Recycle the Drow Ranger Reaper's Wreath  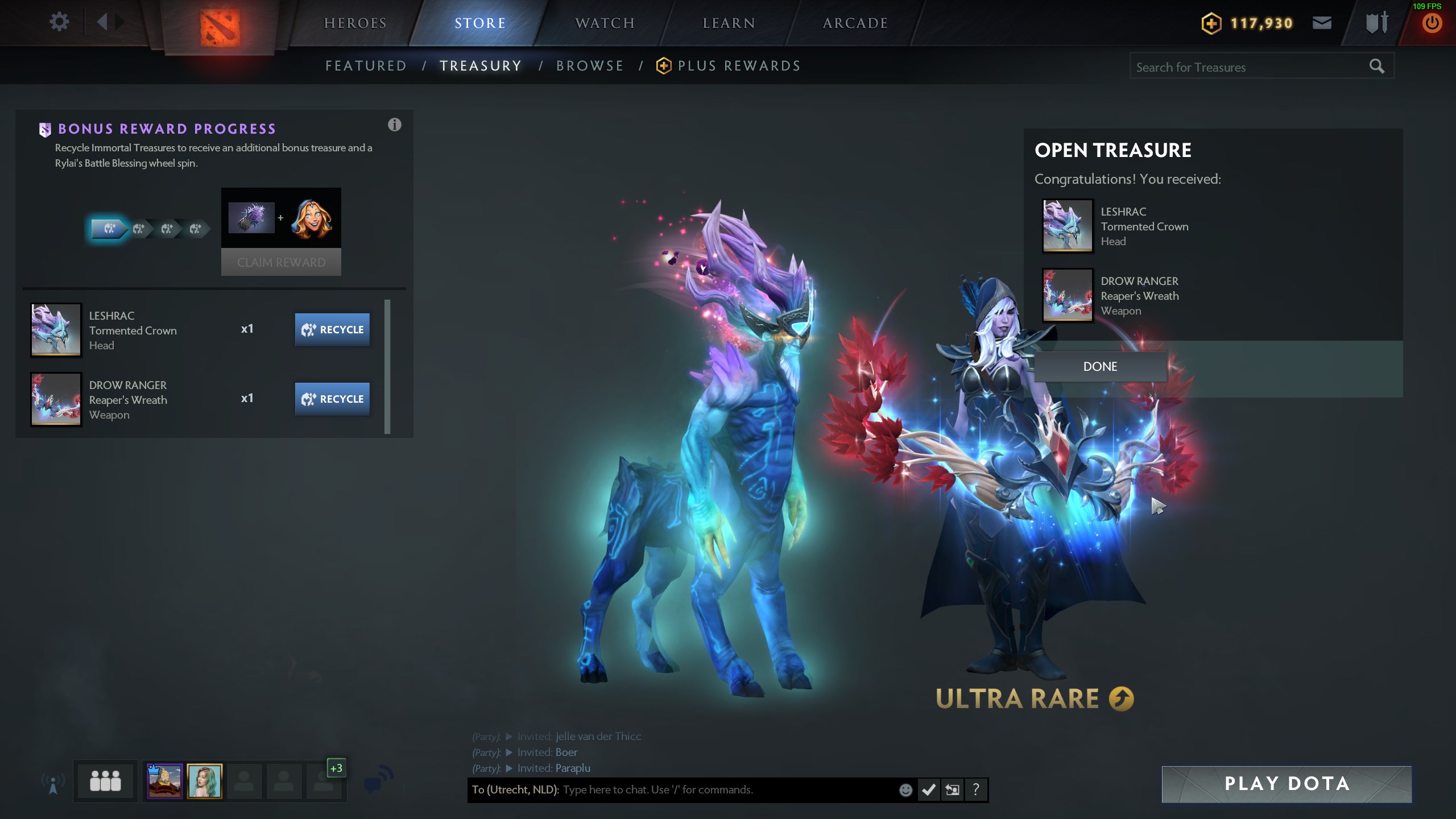click(x=332, y=399)
